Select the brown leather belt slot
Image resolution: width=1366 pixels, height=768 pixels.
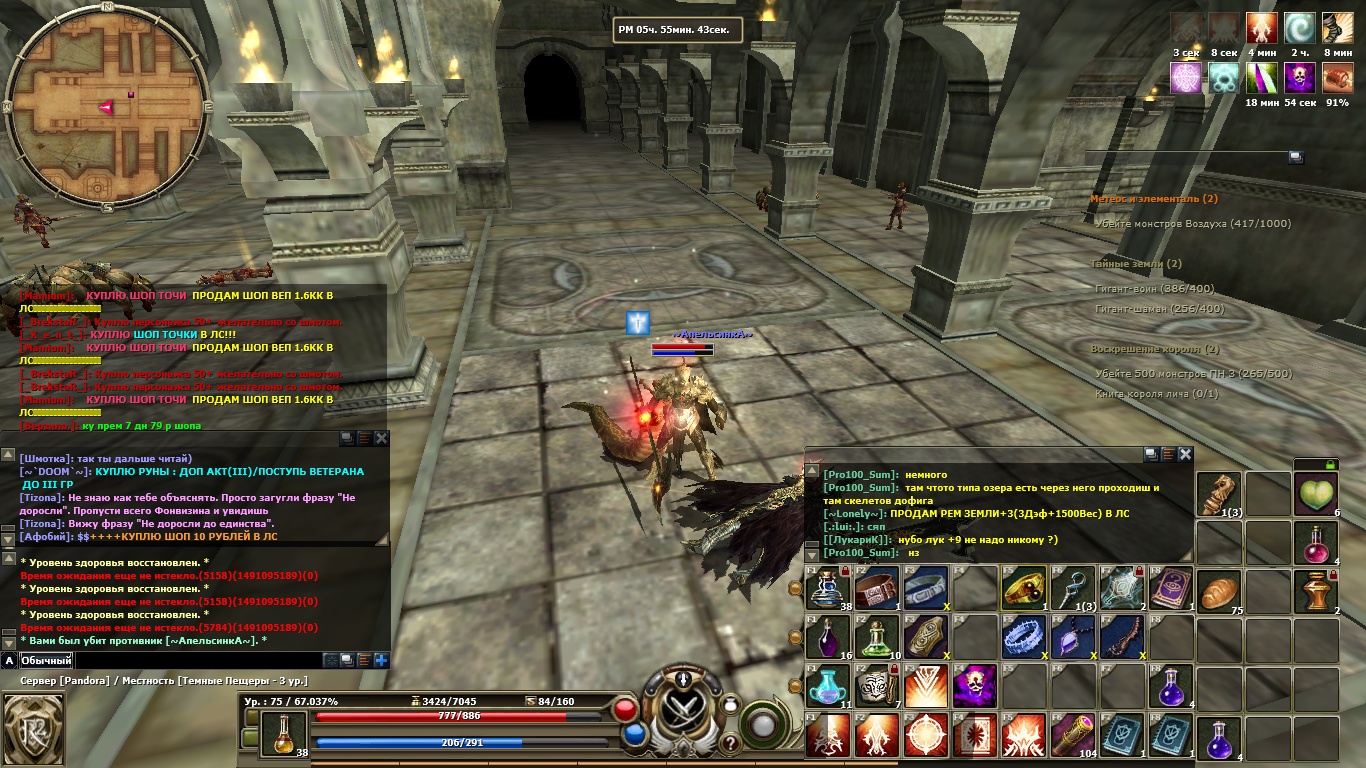tap(876, 588)
